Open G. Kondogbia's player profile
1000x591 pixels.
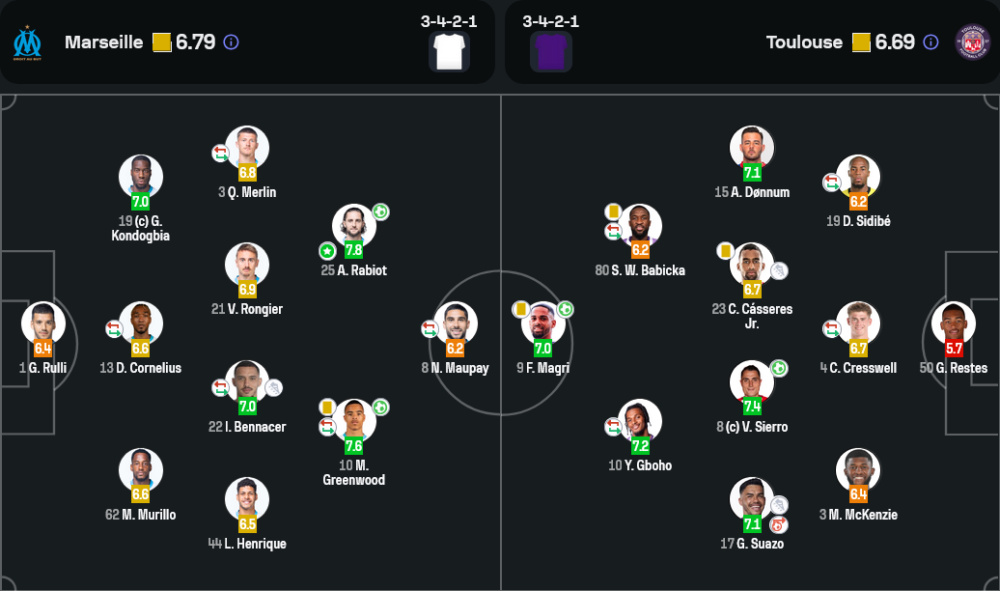[141, 176]
